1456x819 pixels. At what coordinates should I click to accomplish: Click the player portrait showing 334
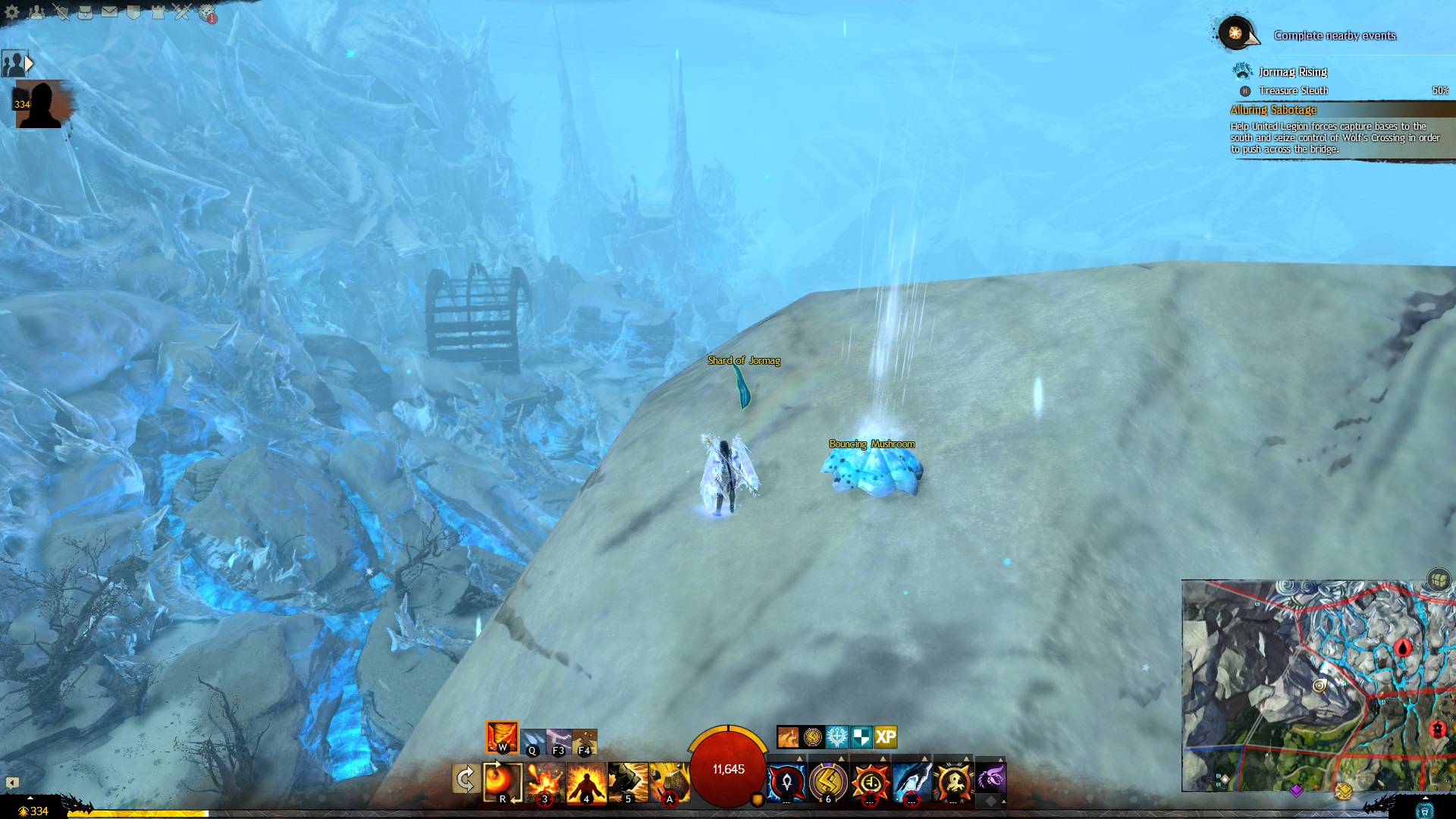(x=39, y=105)
